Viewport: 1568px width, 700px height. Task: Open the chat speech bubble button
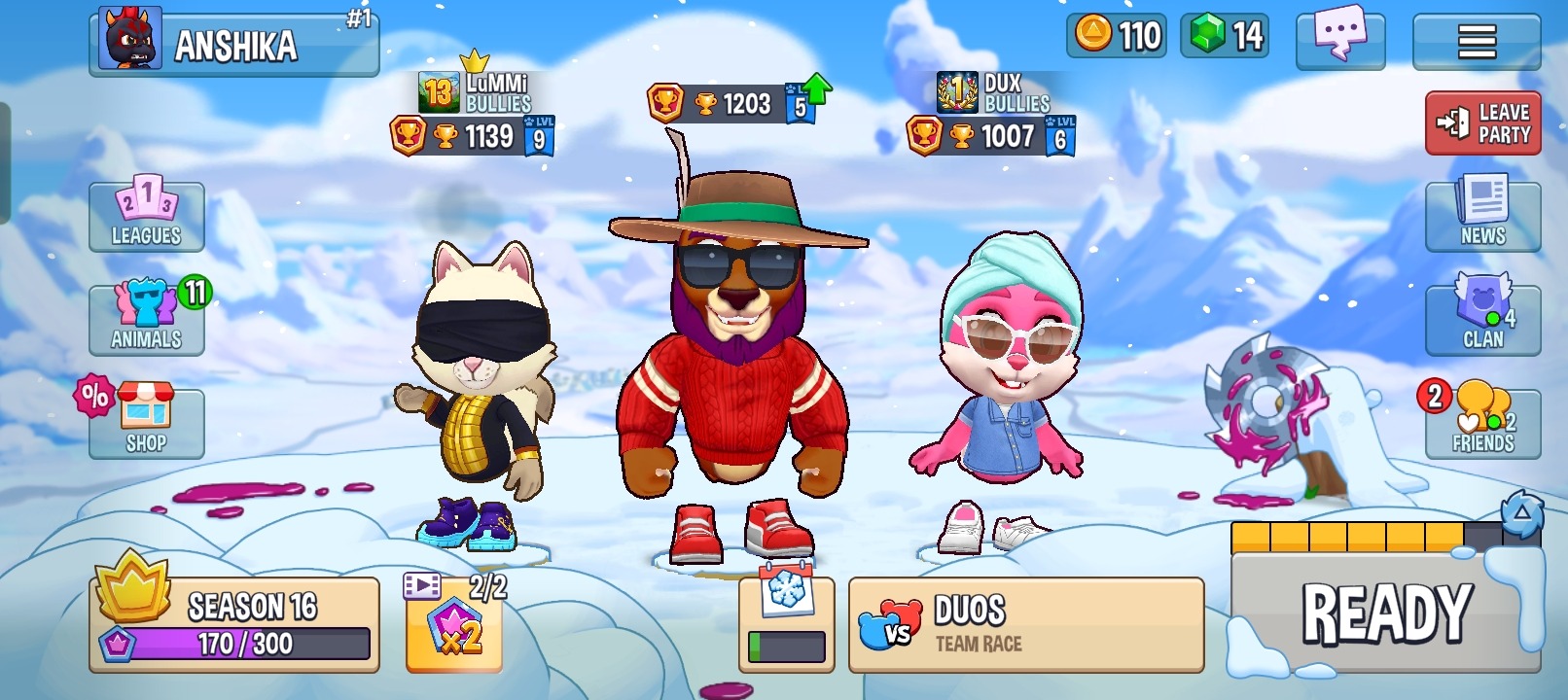pos(1339,40)
